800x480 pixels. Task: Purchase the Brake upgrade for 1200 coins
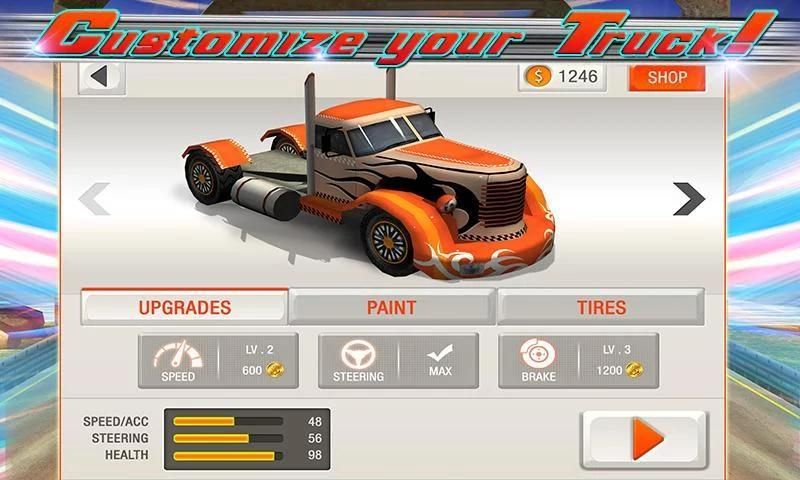(578, 361)
